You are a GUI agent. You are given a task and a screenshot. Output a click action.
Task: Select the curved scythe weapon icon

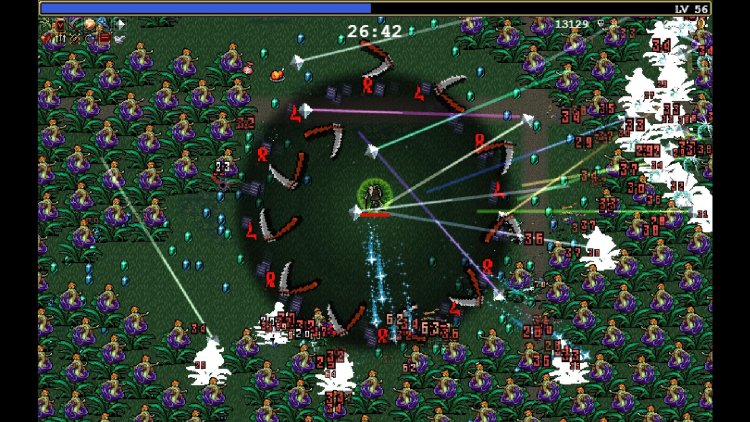coord(76,24)
